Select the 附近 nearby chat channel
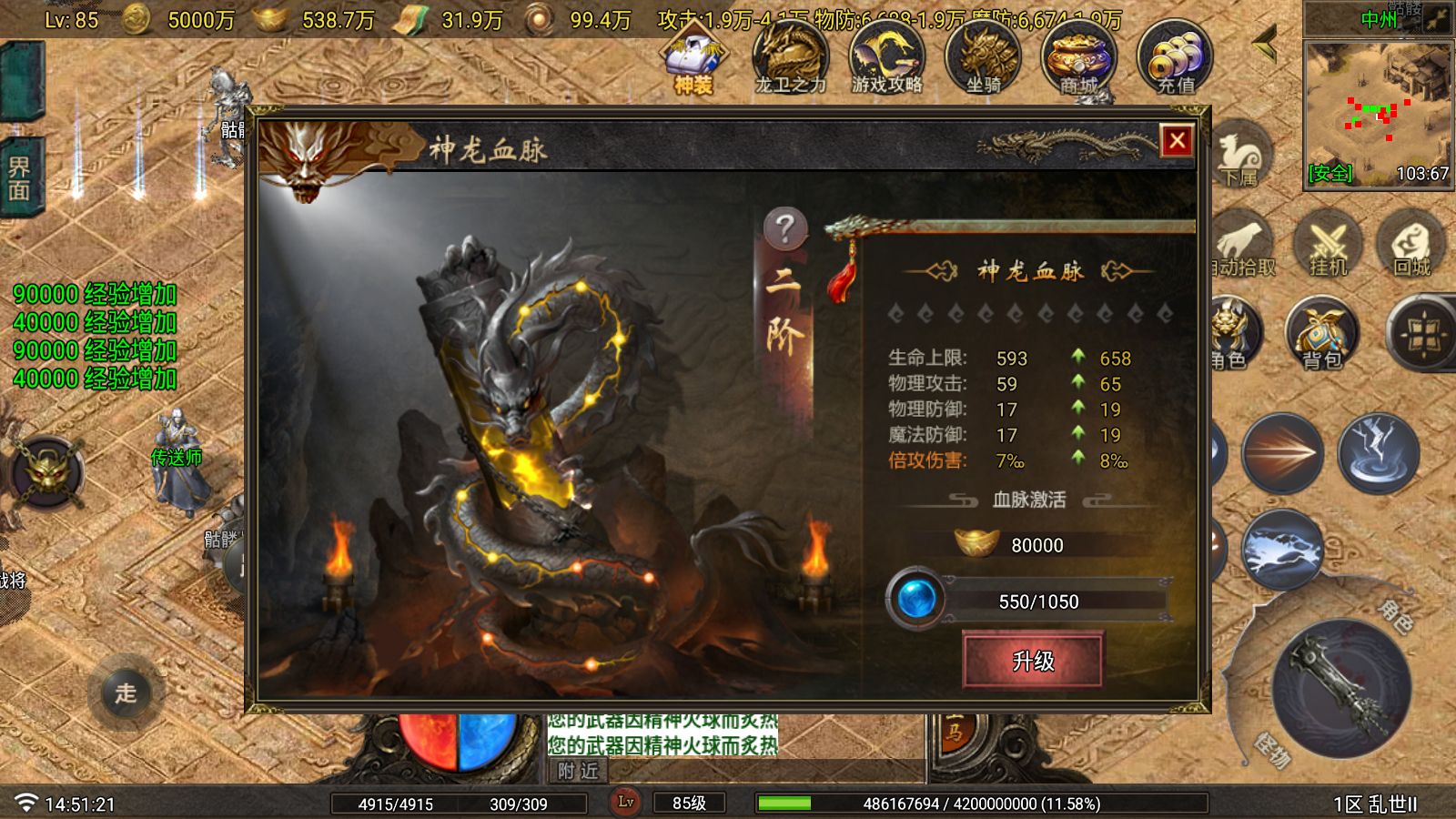This screenshot has height=819, width=1456. click(579, 771)
